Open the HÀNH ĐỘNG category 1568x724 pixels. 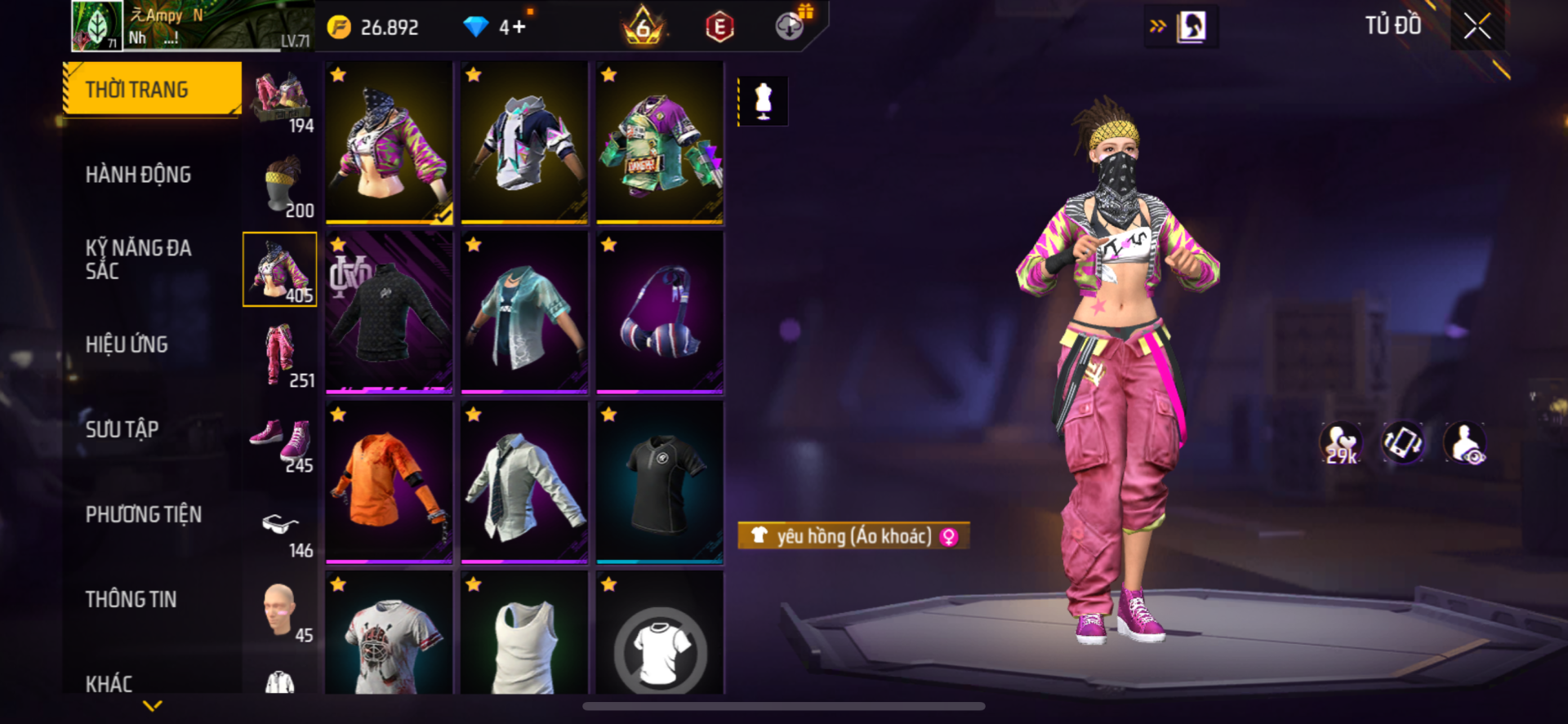tap(138, 175)
